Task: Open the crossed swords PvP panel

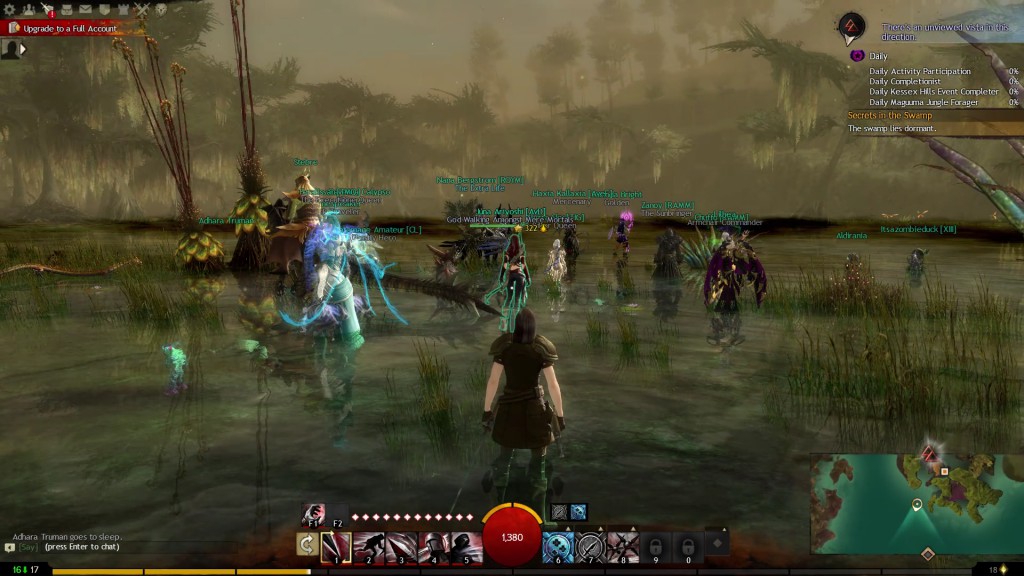Action: tap(141, 9)
